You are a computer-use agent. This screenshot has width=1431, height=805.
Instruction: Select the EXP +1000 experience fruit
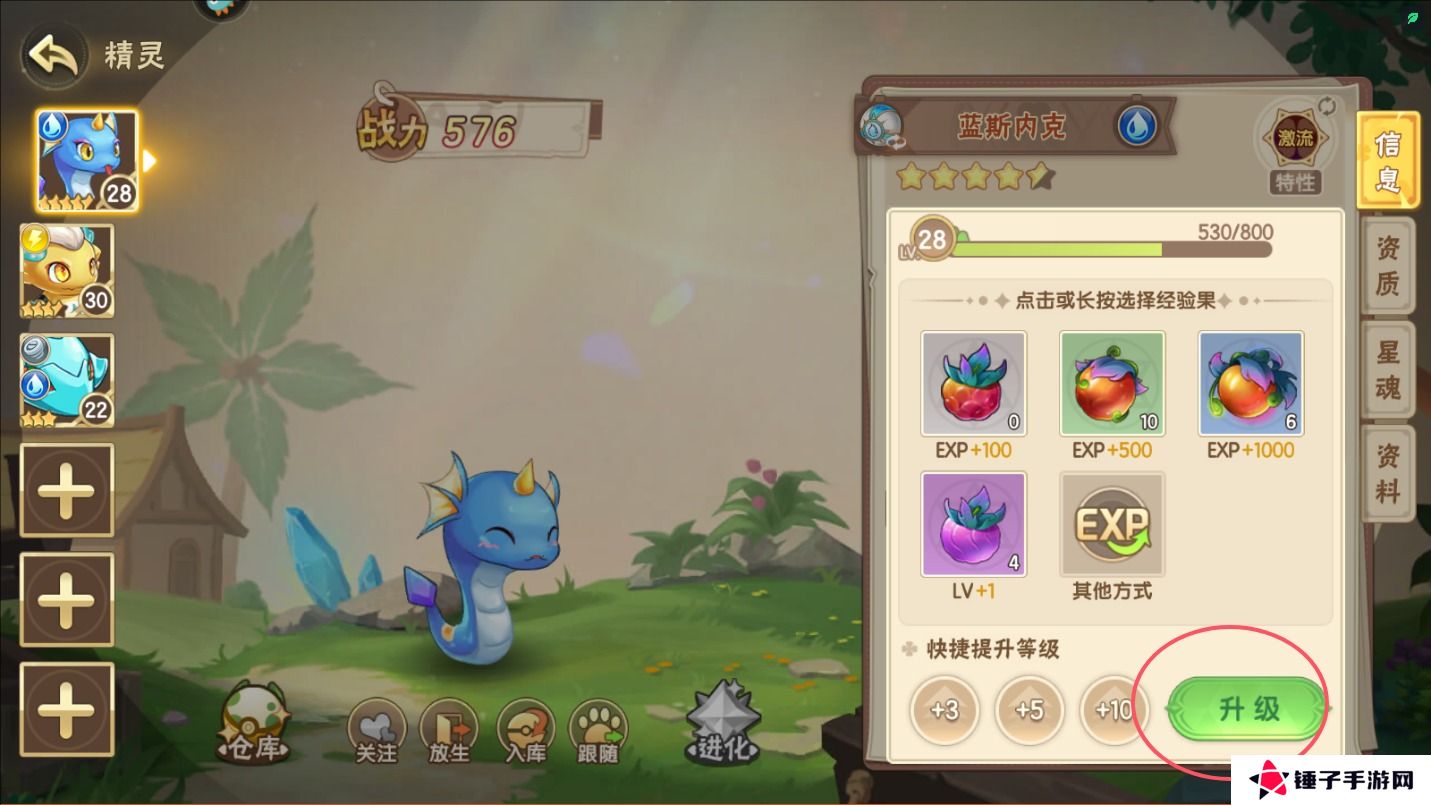click(1250, 383)
